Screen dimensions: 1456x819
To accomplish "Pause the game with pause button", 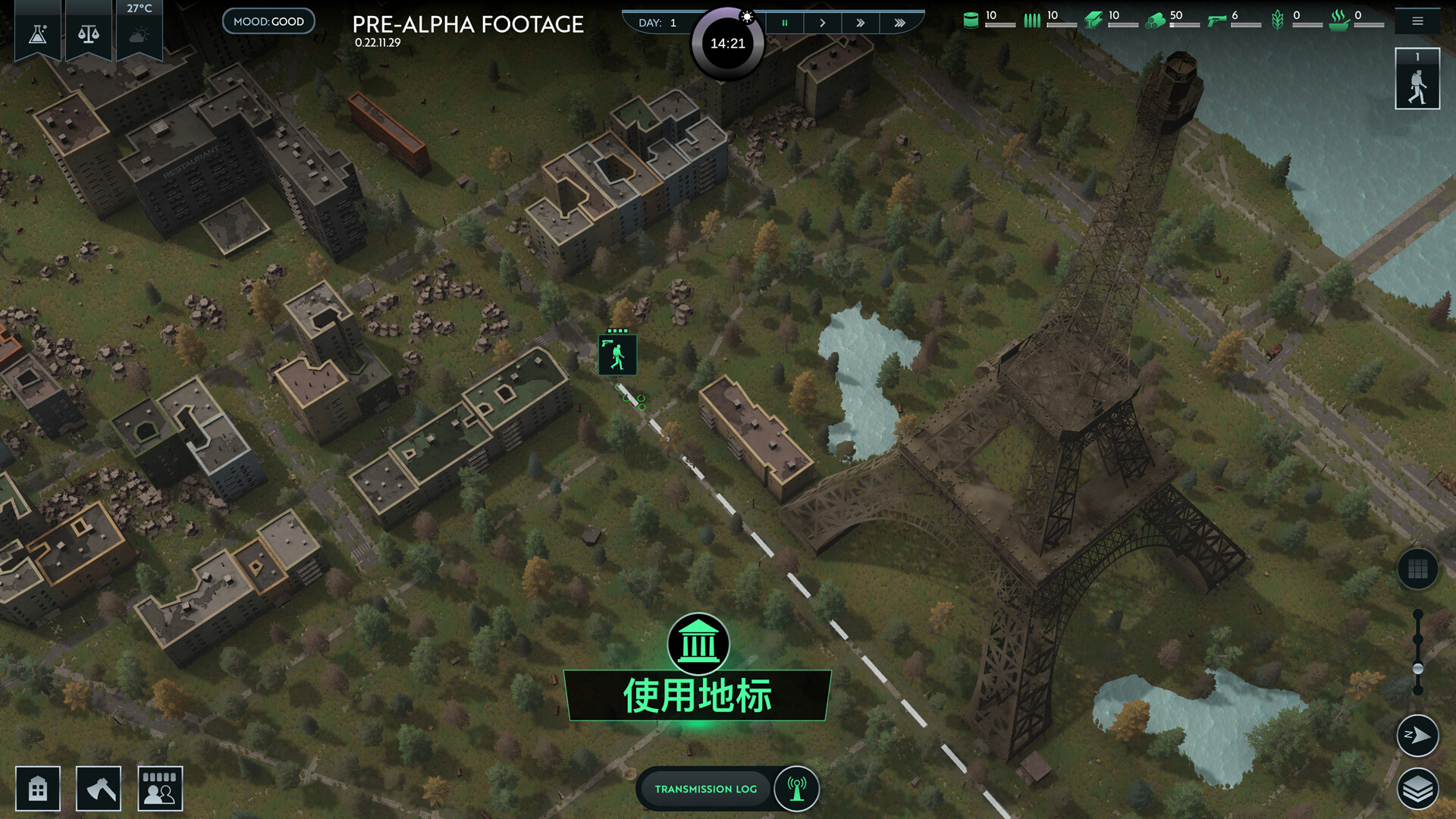I will [785, 23].
